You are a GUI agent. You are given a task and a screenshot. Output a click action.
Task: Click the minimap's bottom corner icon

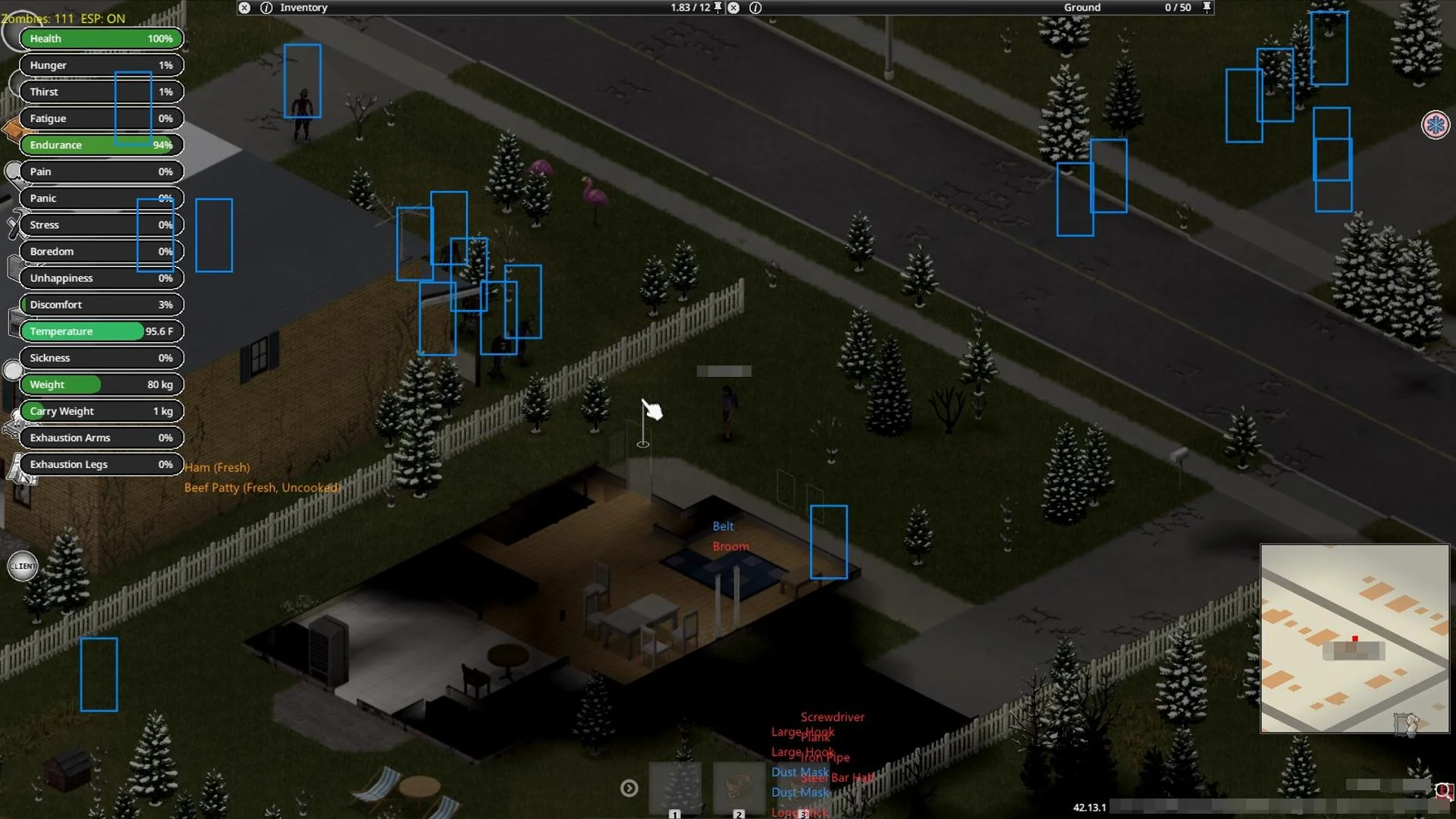1407,723
